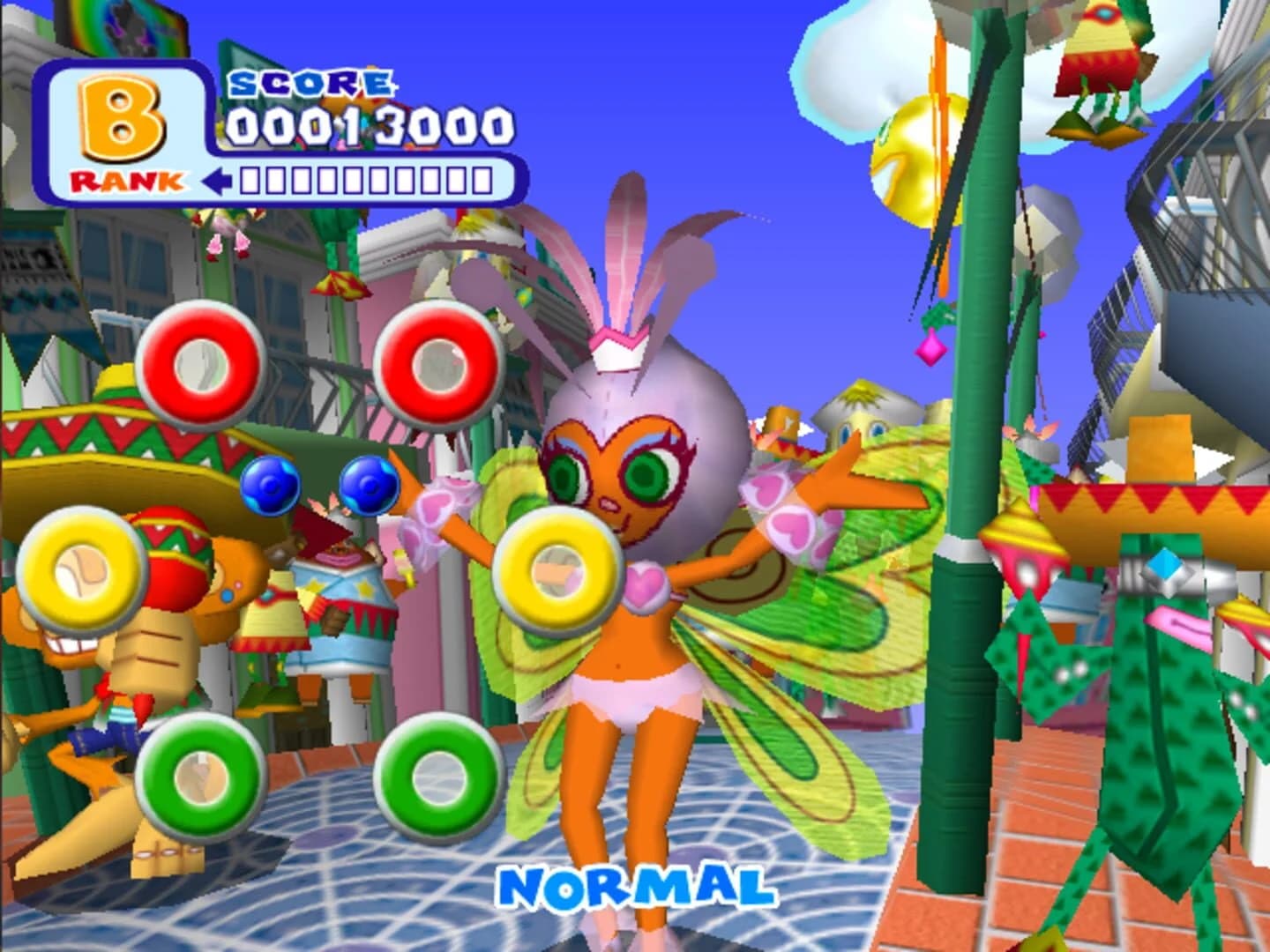Click the yellow target ring on the left
Image resolution: width=1270 pixels, height=952 pixels.
(79, 569)
